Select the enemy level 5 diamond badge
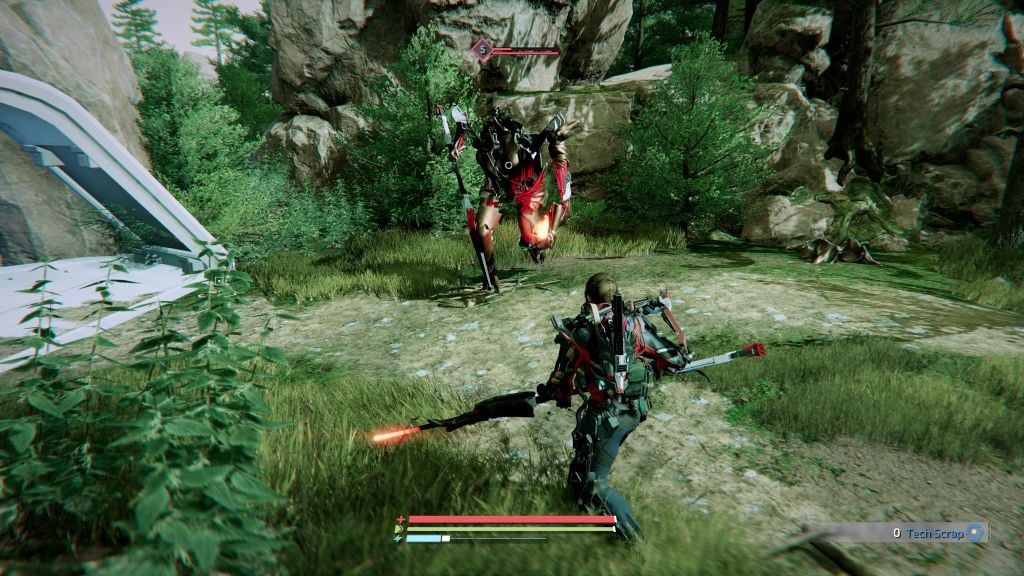The image size is (1024, 576). coord(483,49)
